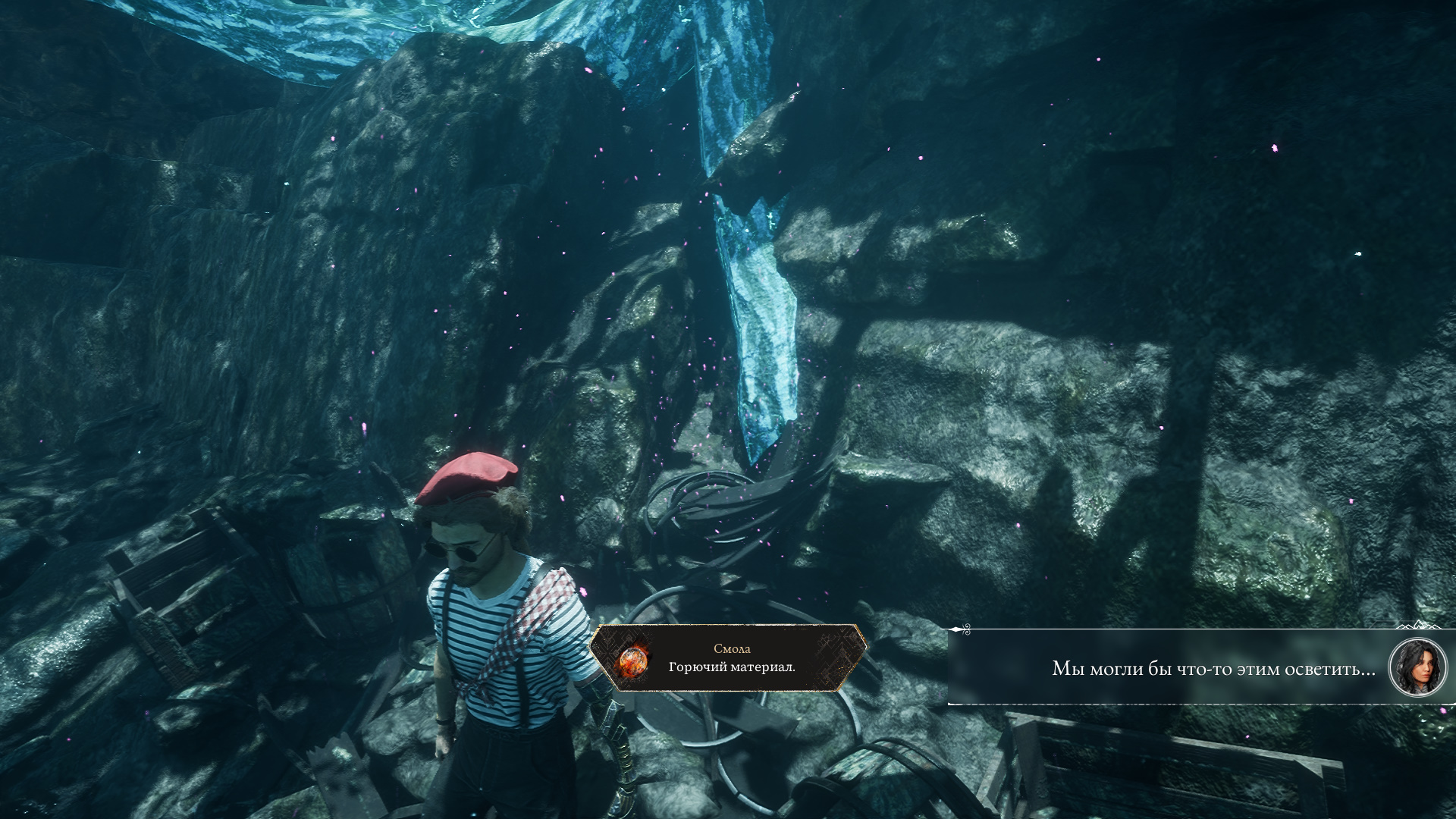Select the dark-haired speaker portrait
Viewport: 1456px width, 819px height.
click(x=1417, y=667)
